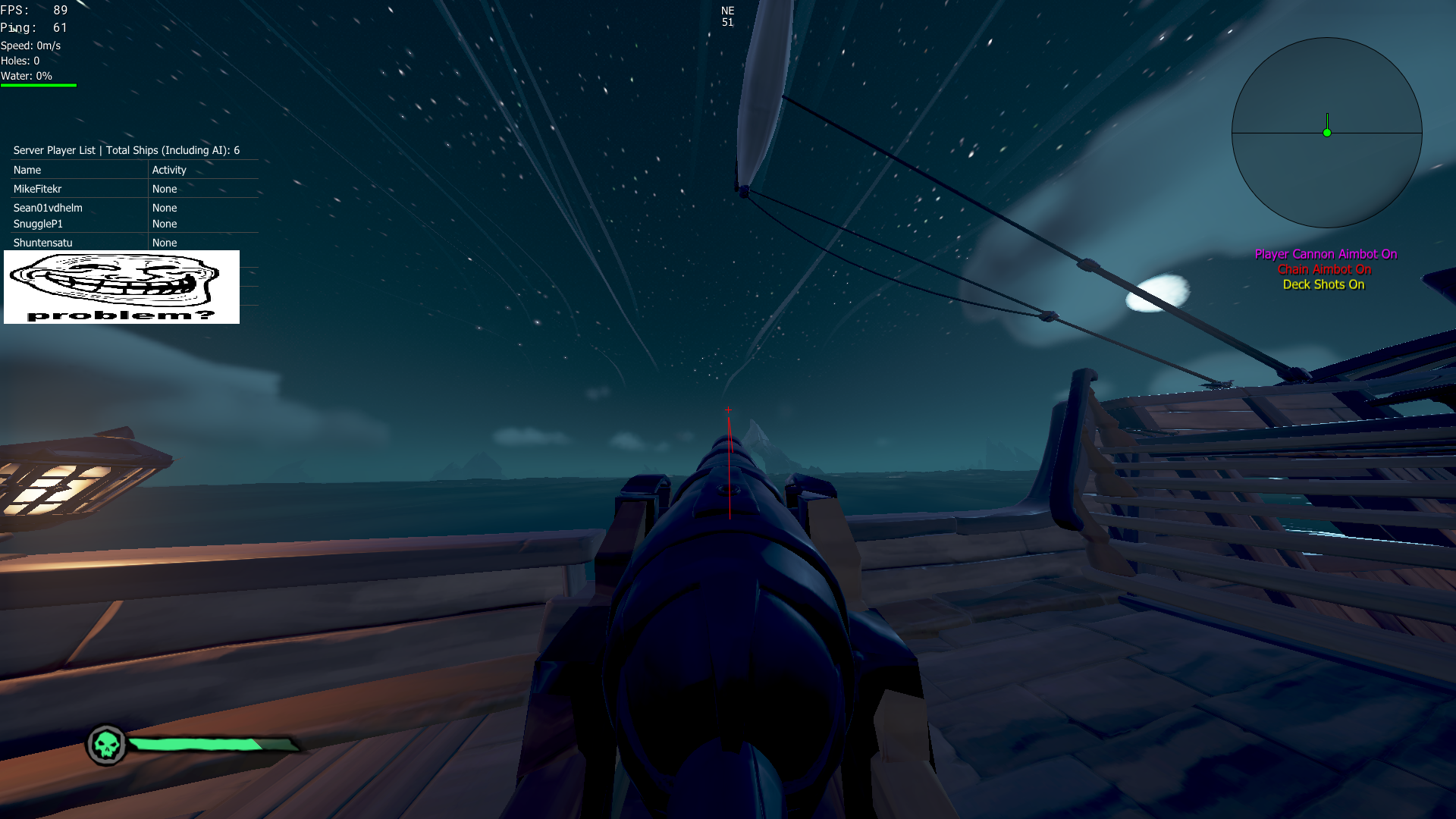Click the player name SnuggleP1
Image resolution: width=1456 pixels, height=819 pixels.
(37, 224)
